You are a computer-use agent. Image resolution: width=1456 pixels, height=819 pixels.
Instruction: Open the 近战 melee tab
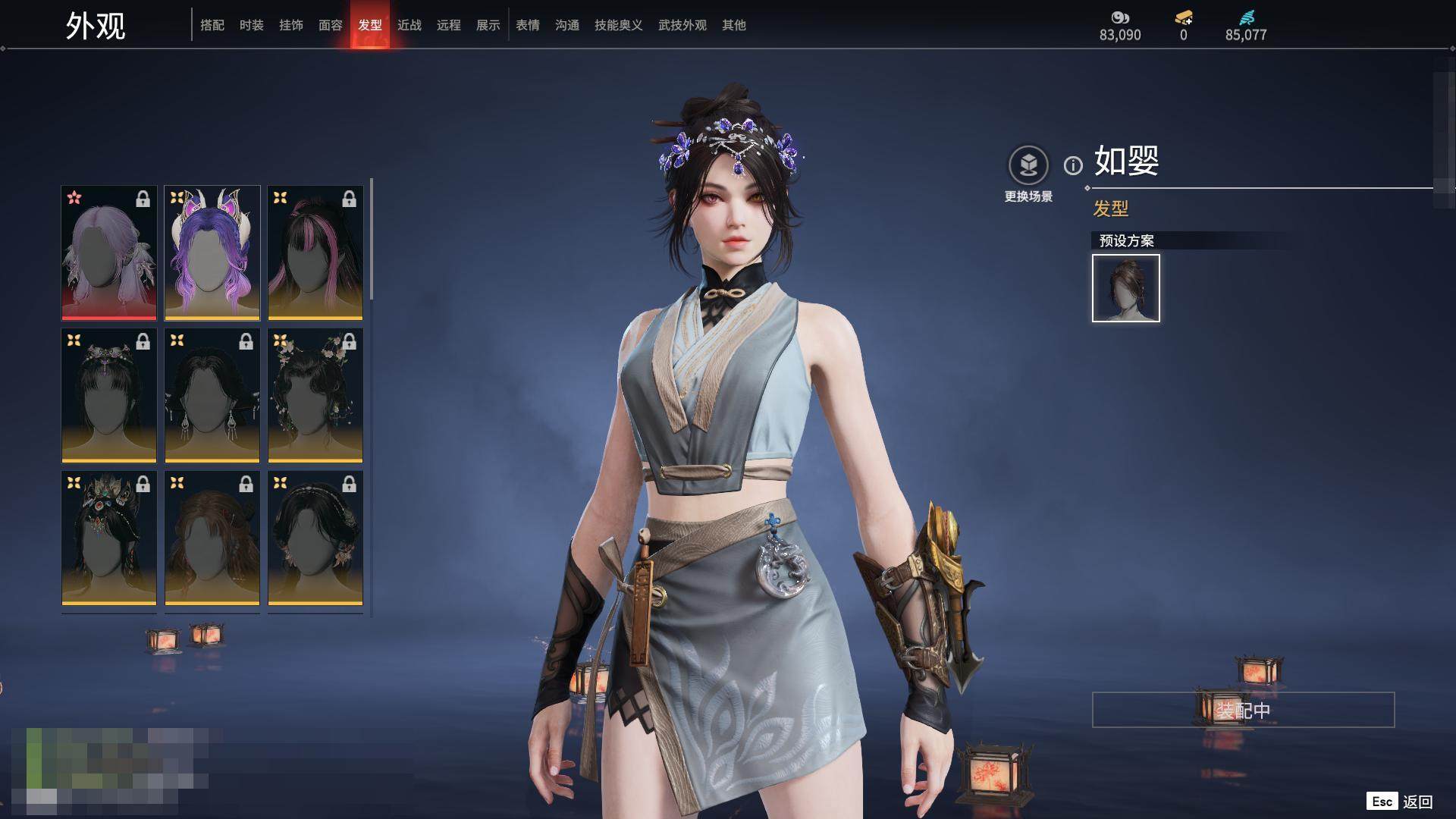[409, 25]
